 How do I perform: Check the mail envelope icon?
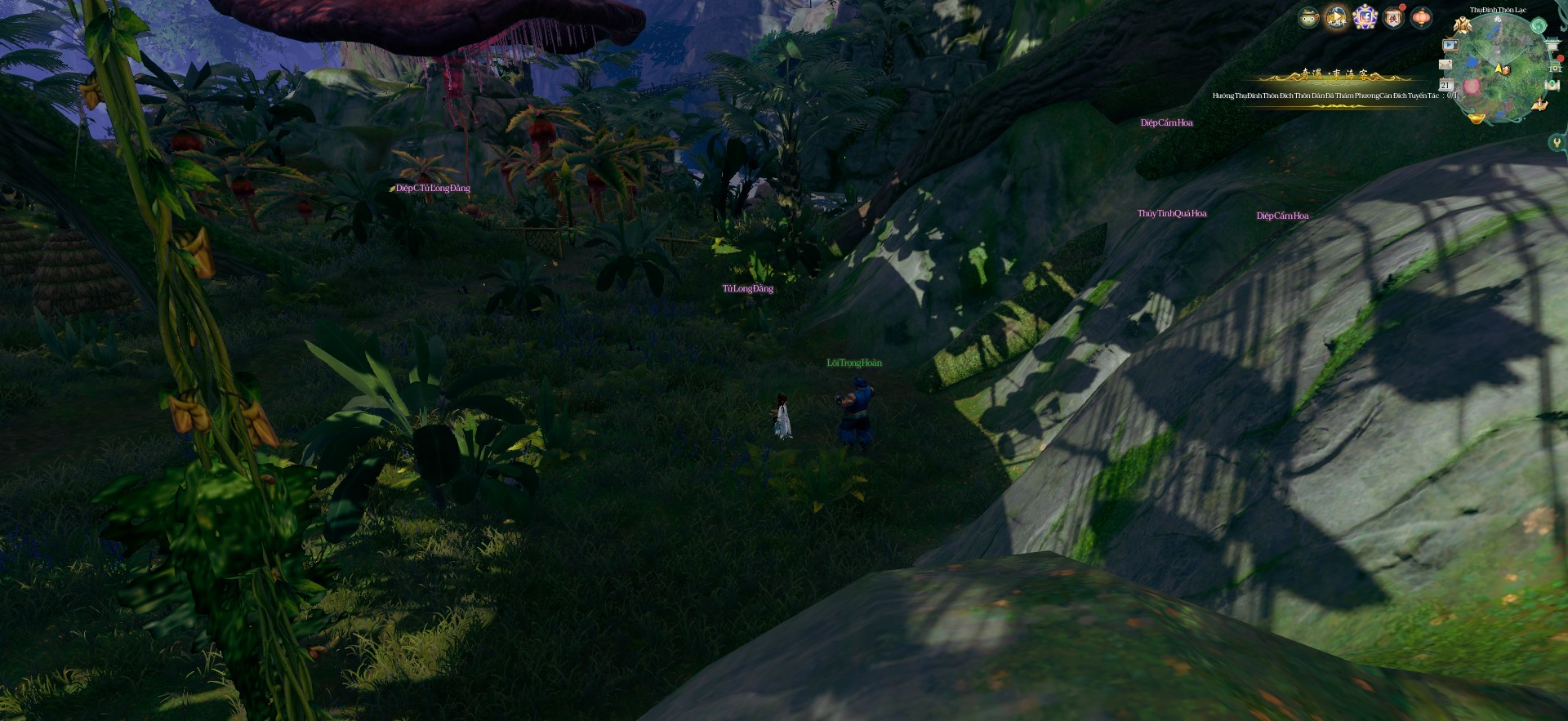click(x=1445, y=65)
